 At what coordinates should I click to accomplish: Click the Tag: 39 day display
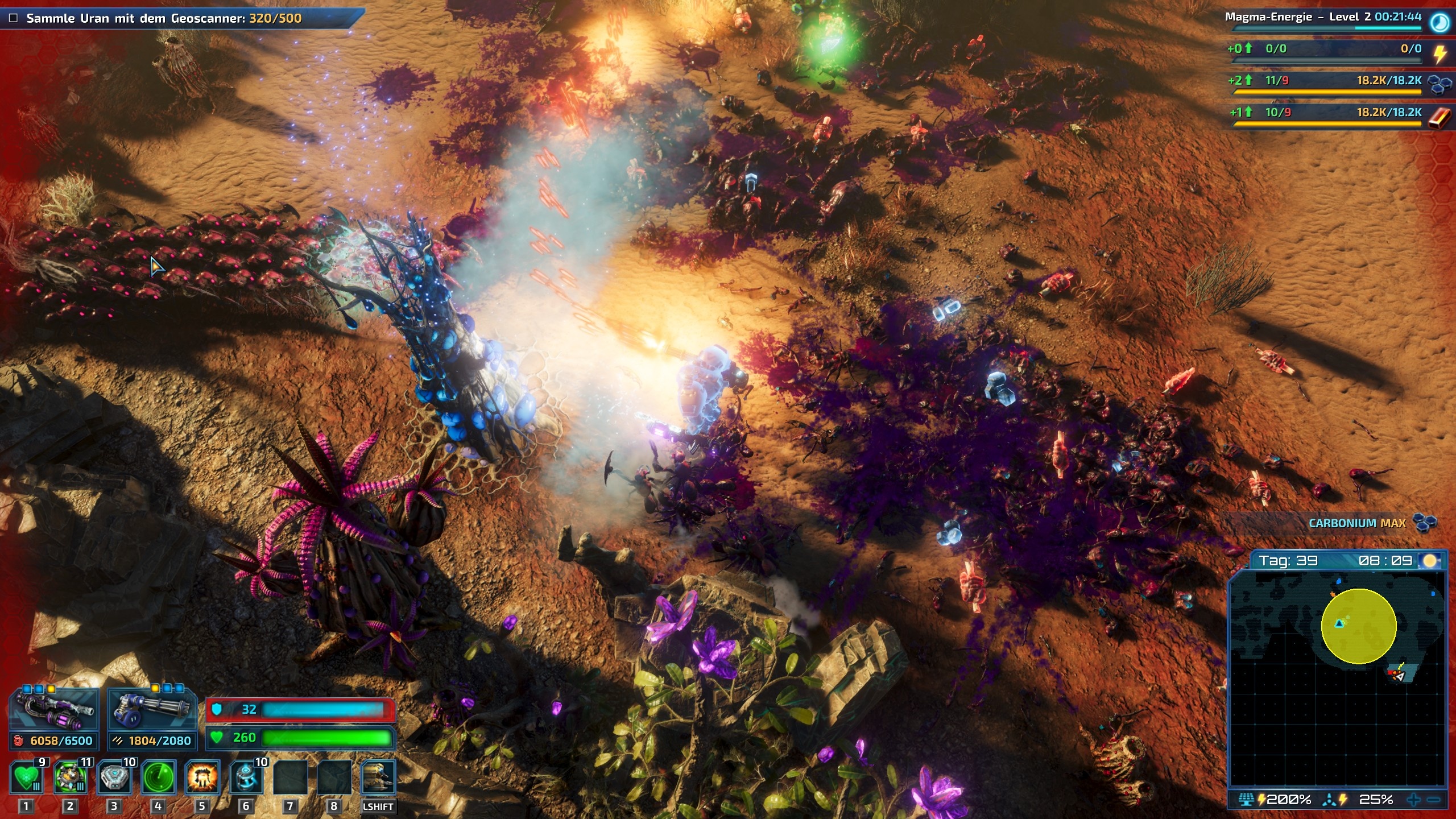coord(1290,560)
